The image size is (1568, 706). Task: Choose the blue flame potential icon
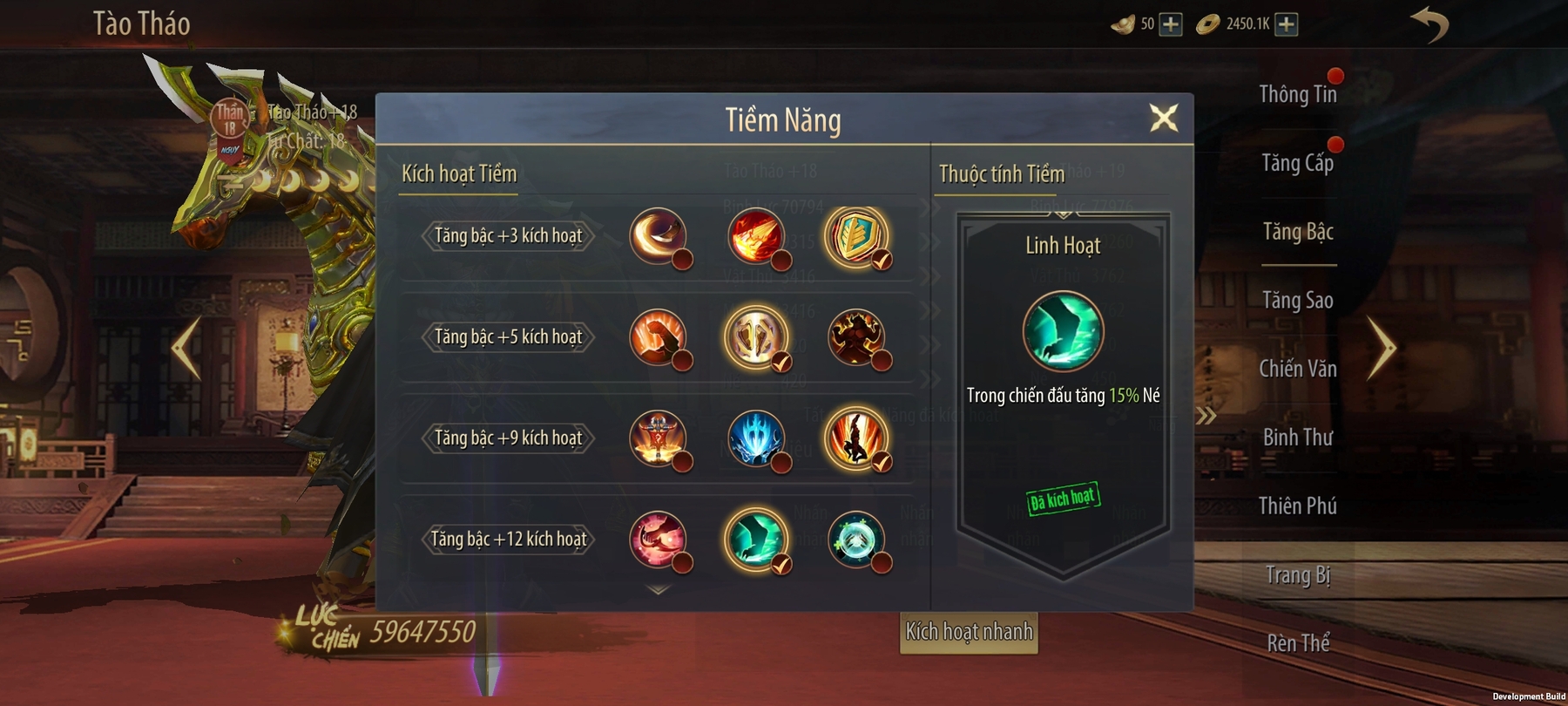point(755,438)
